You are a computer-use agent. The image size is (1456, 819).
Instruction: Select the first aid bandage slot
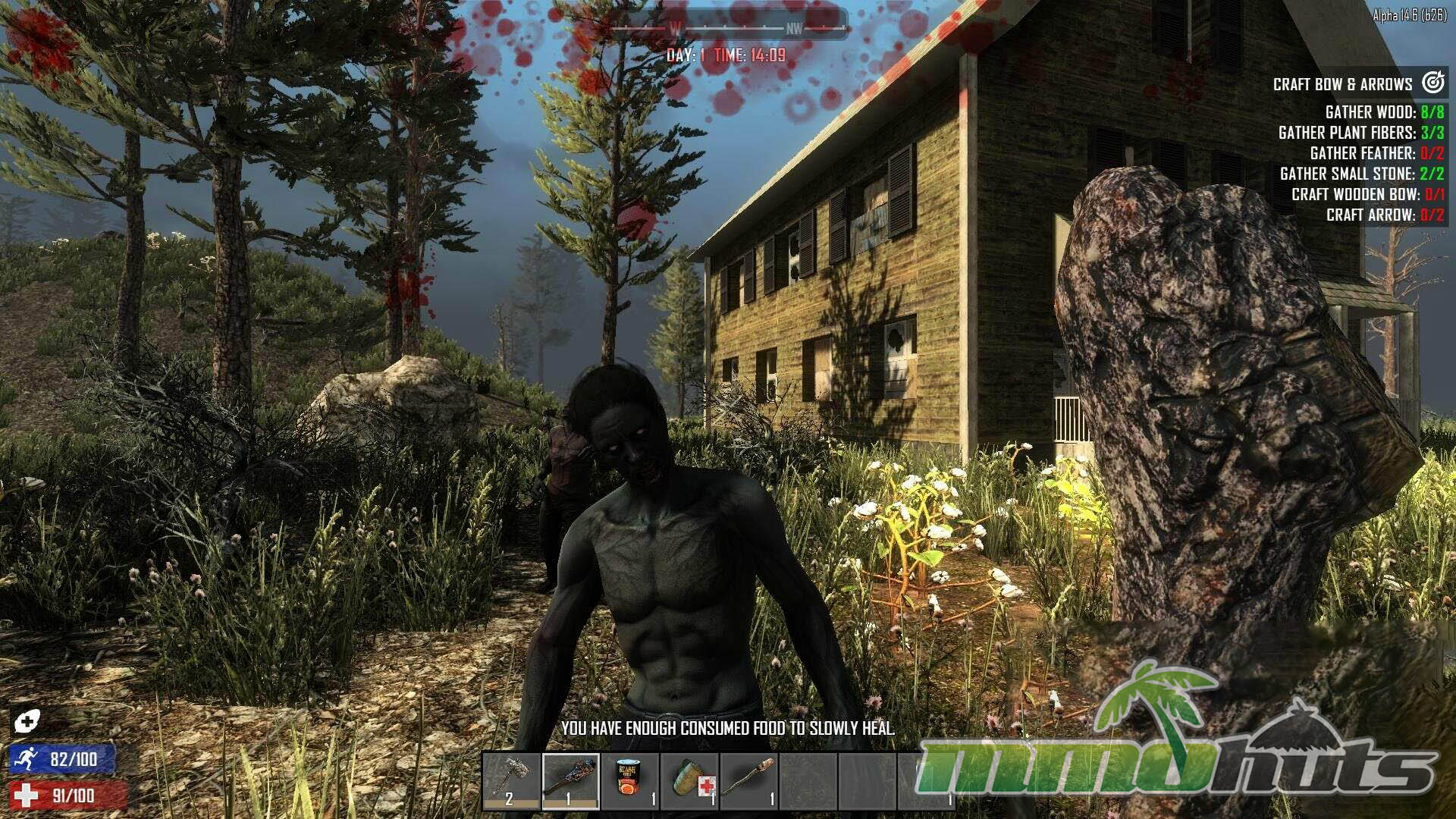(689, 781)
